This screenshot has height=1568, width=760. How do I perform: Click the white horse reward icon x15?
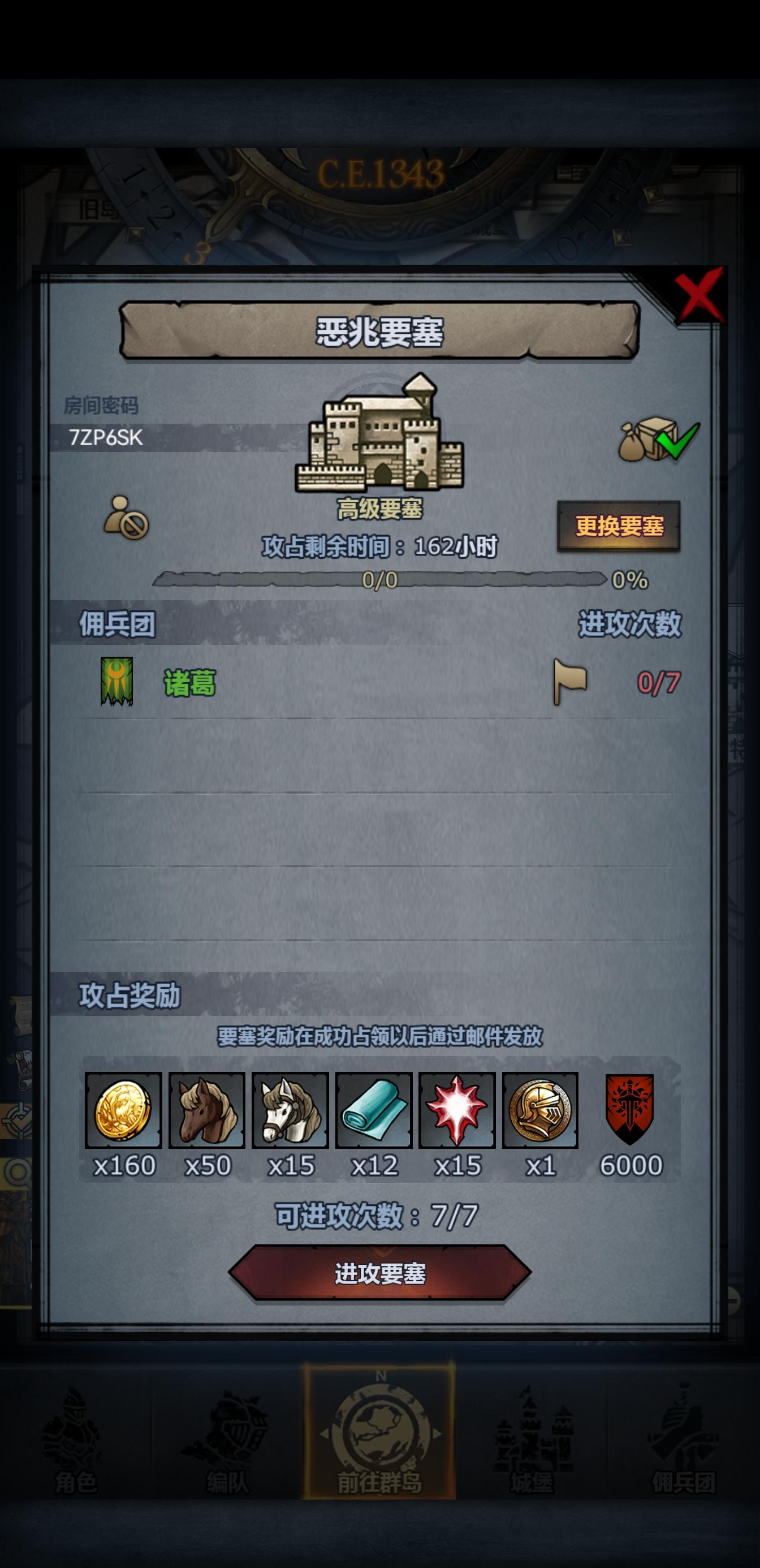pos(290,1112)
